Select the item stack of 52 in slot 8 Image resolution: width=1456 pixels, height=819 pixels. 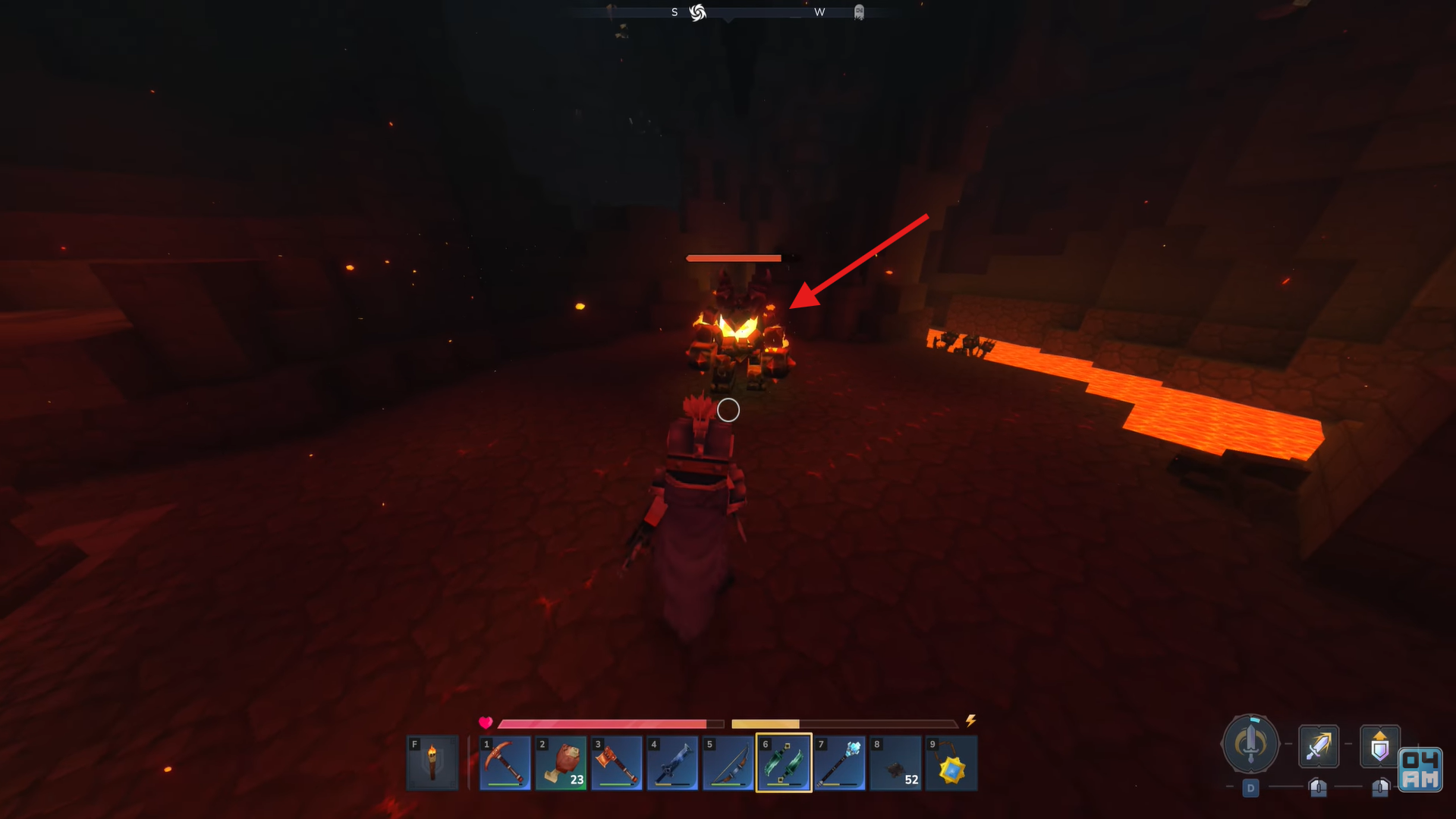[x=895, y=762]
